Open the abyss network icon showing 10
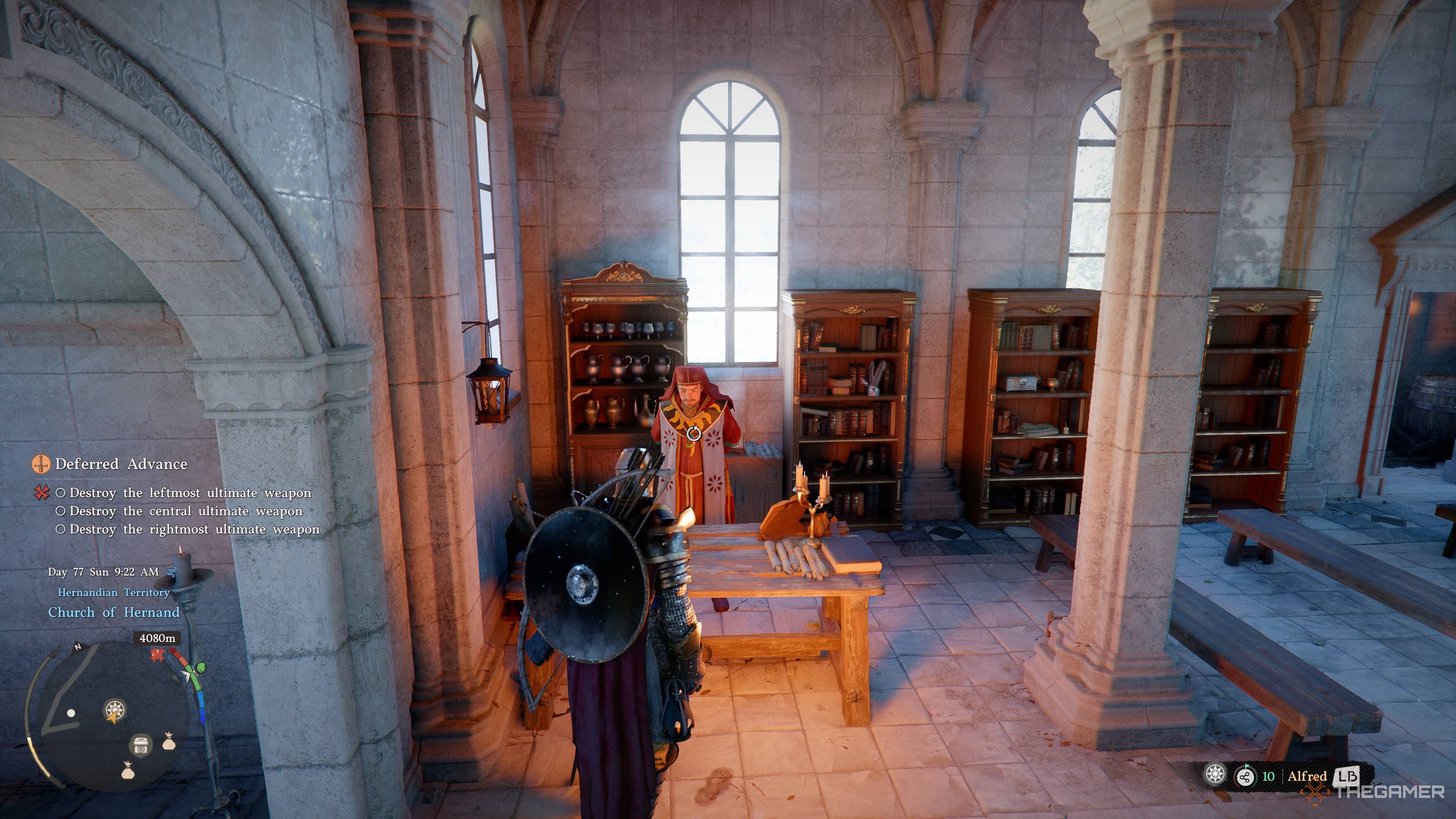Screen dimensions: 1456x819 pyautogui.click(x=1244, y=776)
